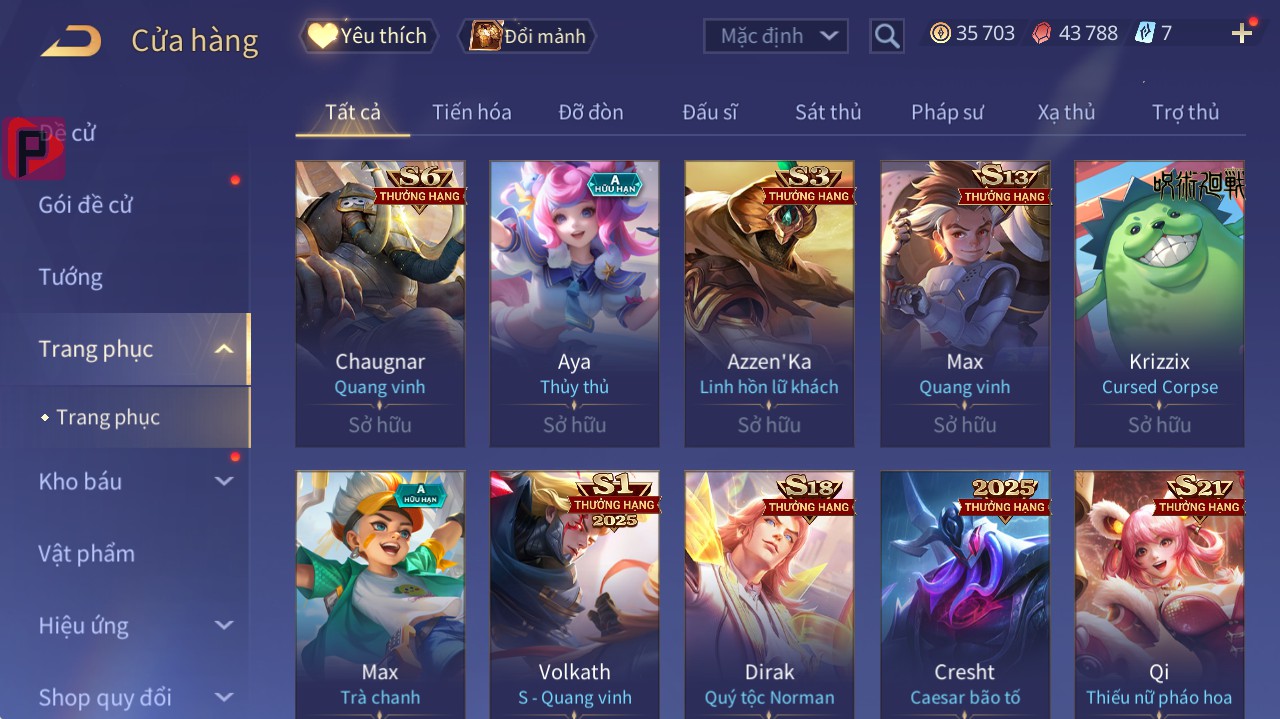Choose the Aya Thủy thủ skin card
Image resolution: width=1280 pixels, height=719 pixels.
(574, 303)
